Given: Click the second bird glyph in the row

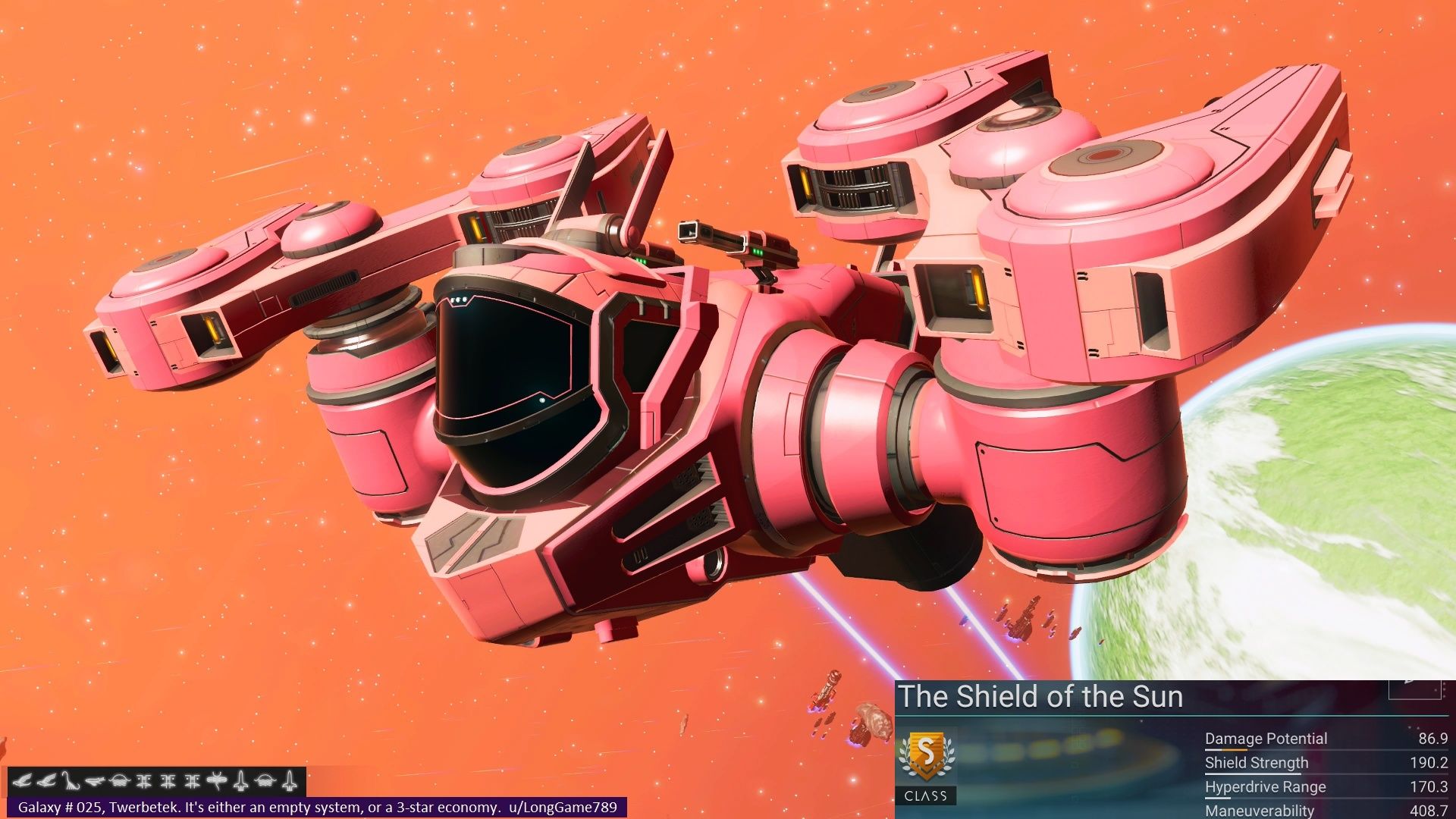Looking at the screenshot, I should tap(48, 780).
